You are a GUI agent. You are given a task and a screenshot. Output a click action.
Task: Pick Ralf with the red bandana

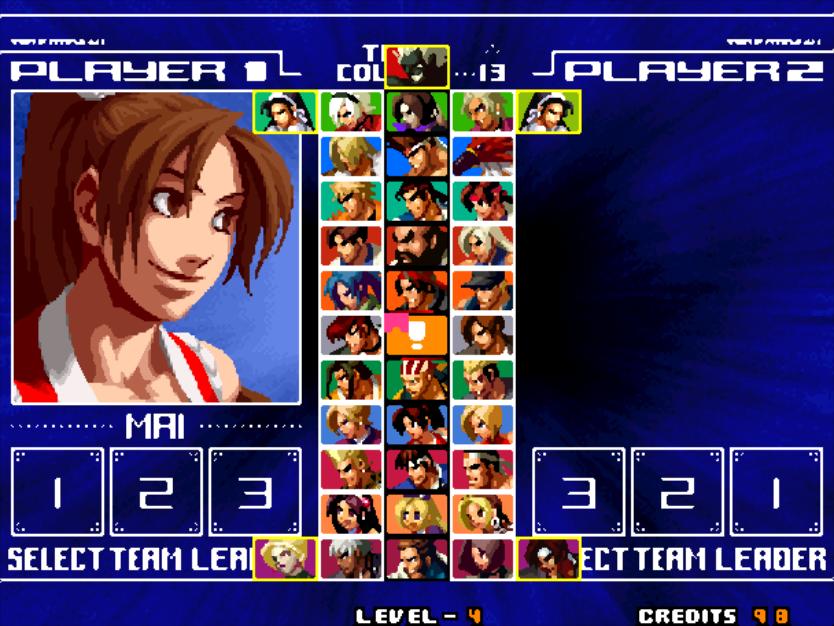pos(417,290)
